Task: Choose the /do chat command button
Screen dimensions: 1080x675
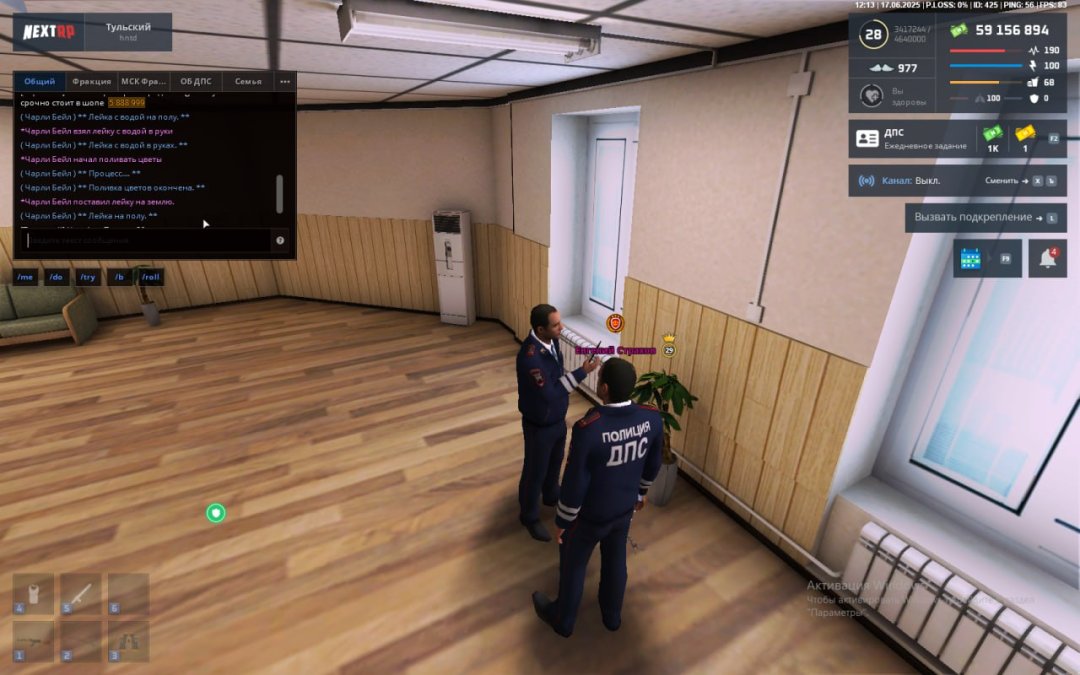Action: (57, 277)
